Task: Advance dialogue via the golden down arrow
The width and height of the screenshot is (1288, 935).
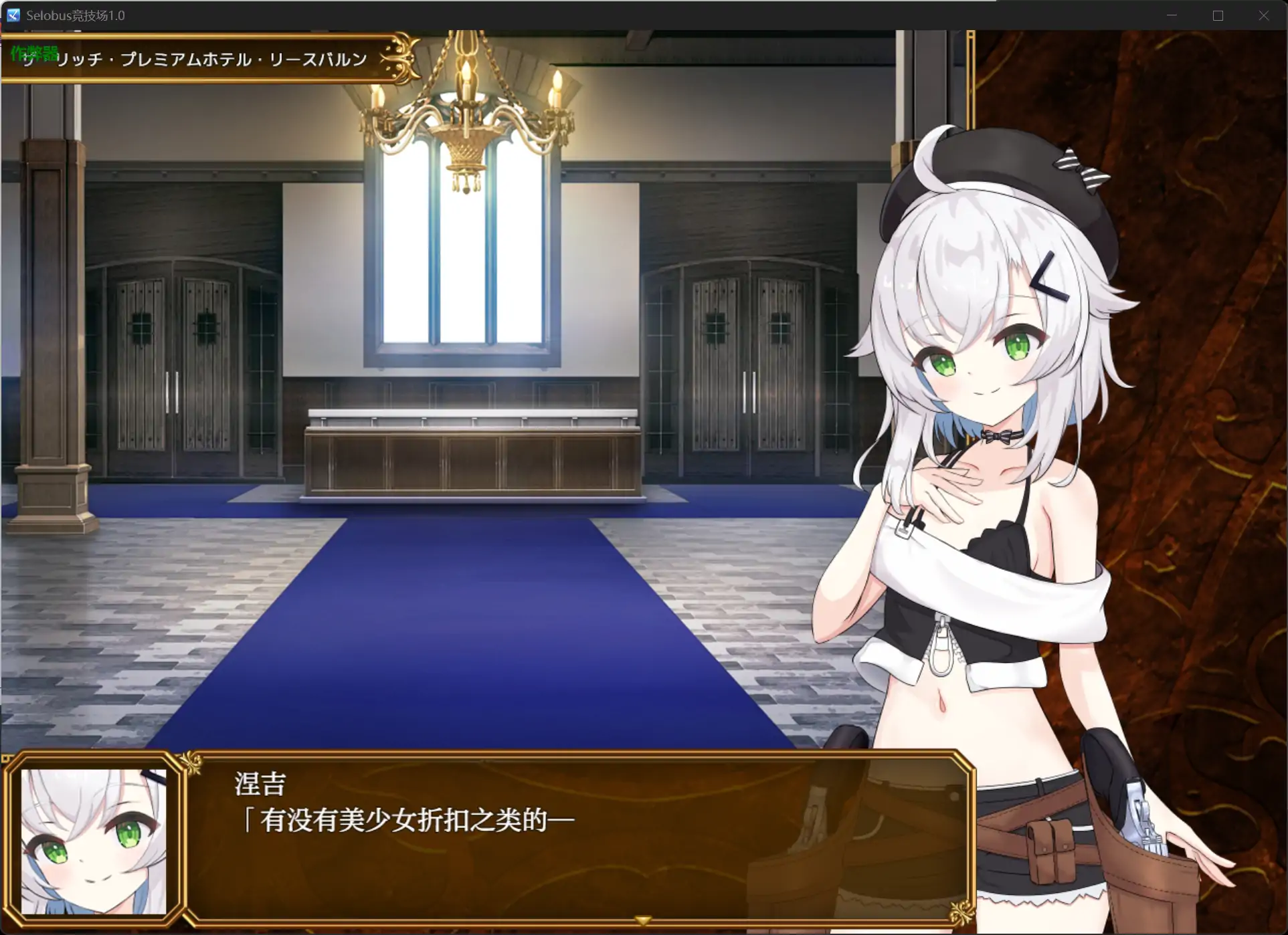Action: [643, 921]
